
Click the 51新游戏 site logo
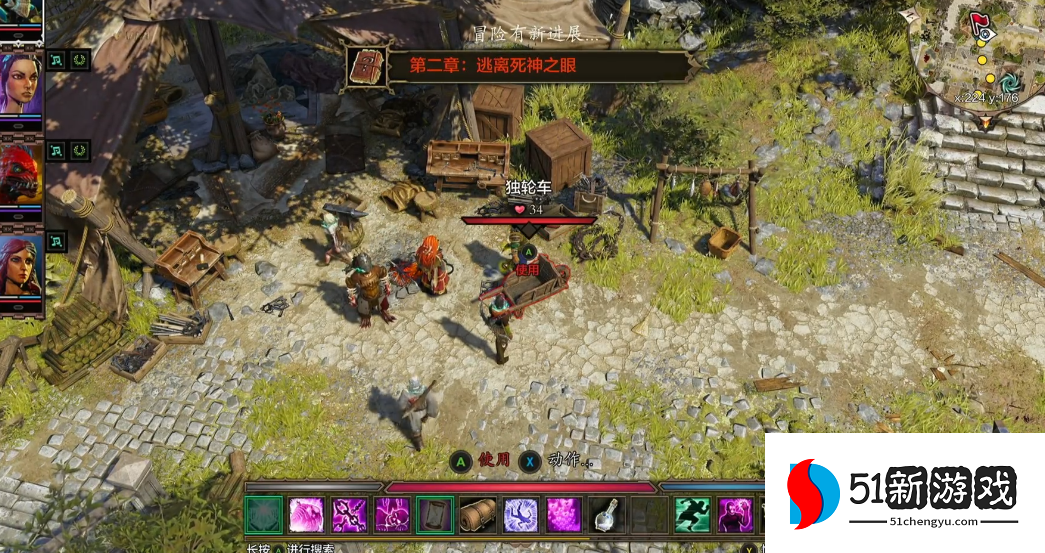tap(904, 494)
